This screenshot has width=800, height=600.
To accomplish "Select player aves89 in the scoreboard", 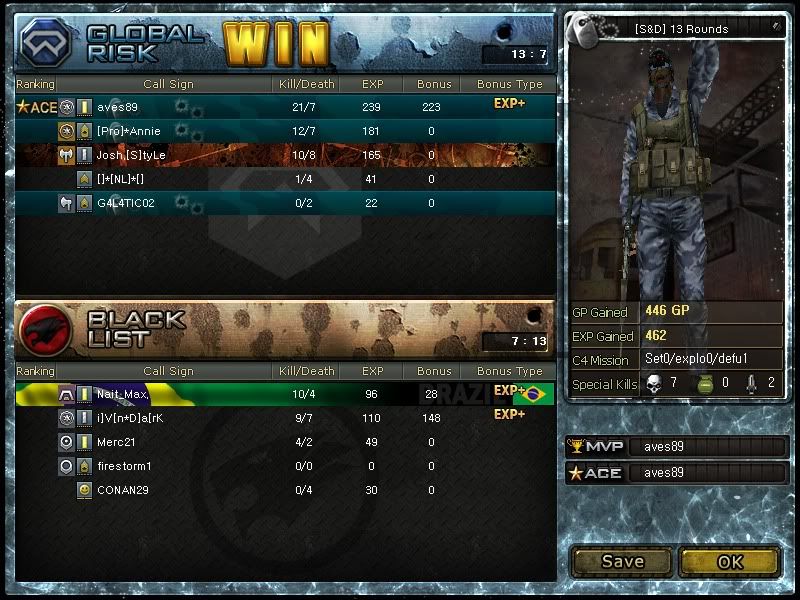I will [116, 107].
